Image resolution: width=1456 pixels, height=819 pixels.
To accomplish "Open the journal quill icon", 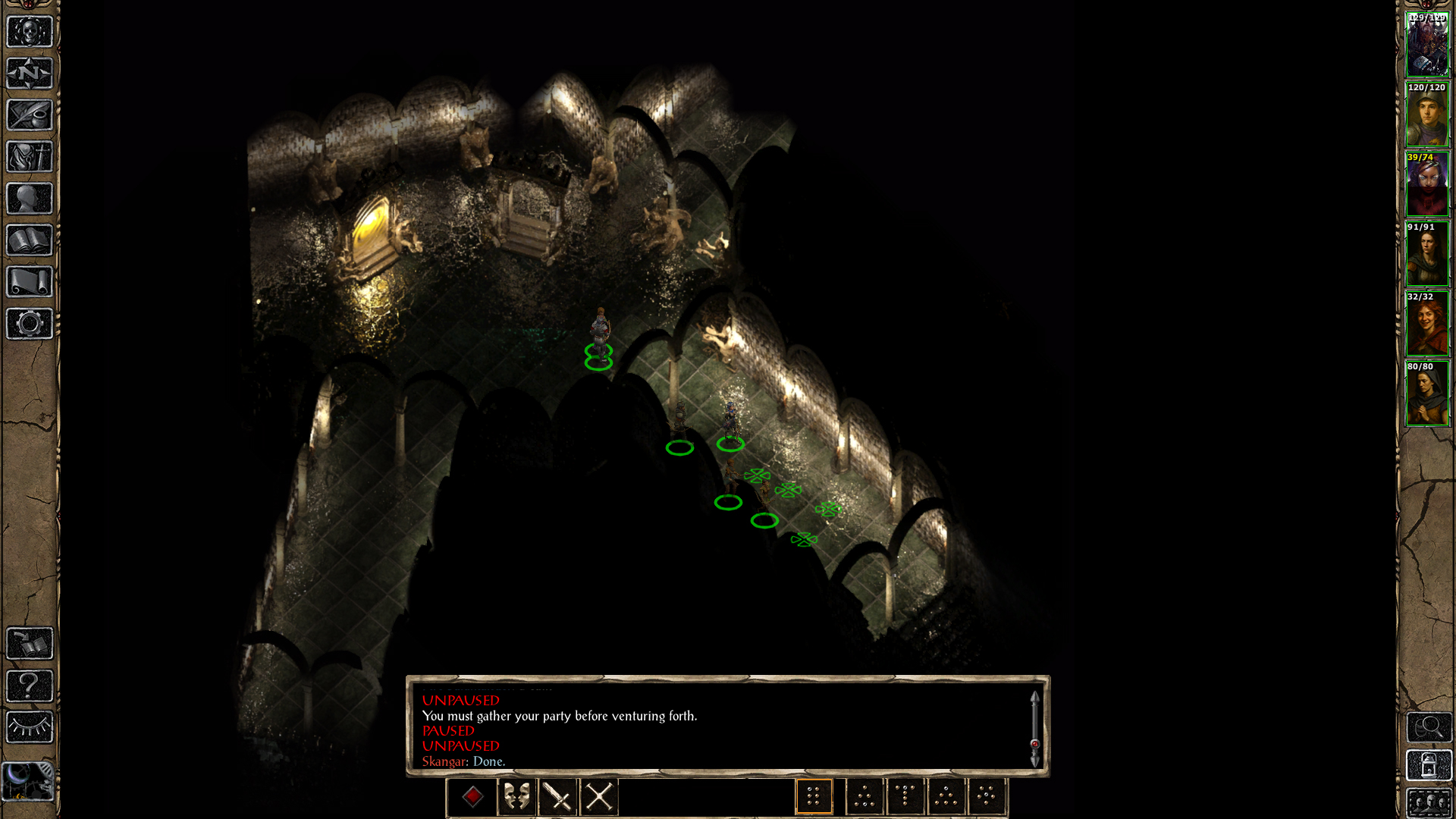I will pos(30,115).
